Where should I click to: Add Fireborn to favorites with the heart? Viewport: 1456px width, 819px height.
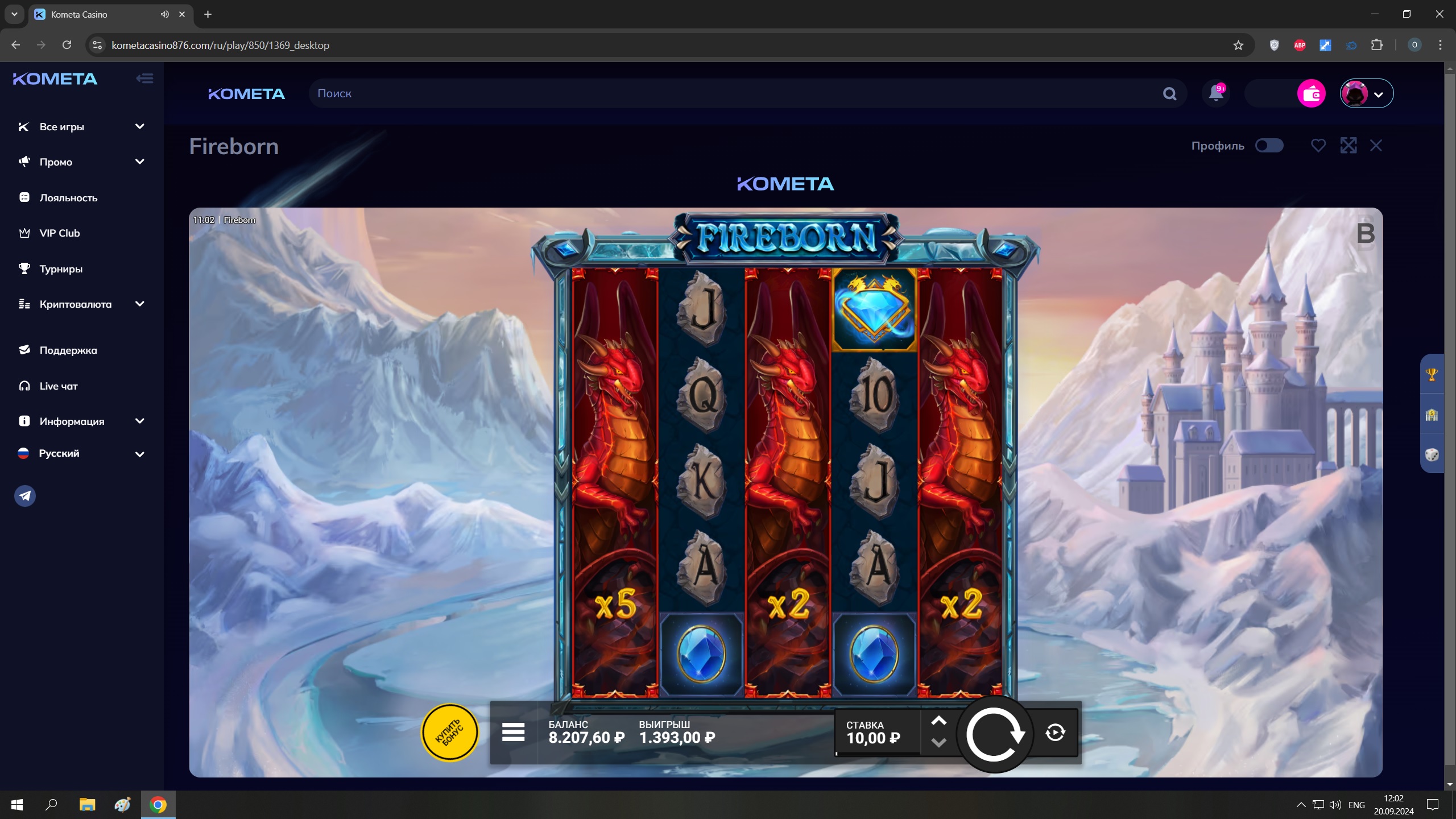coord(1318,146)
